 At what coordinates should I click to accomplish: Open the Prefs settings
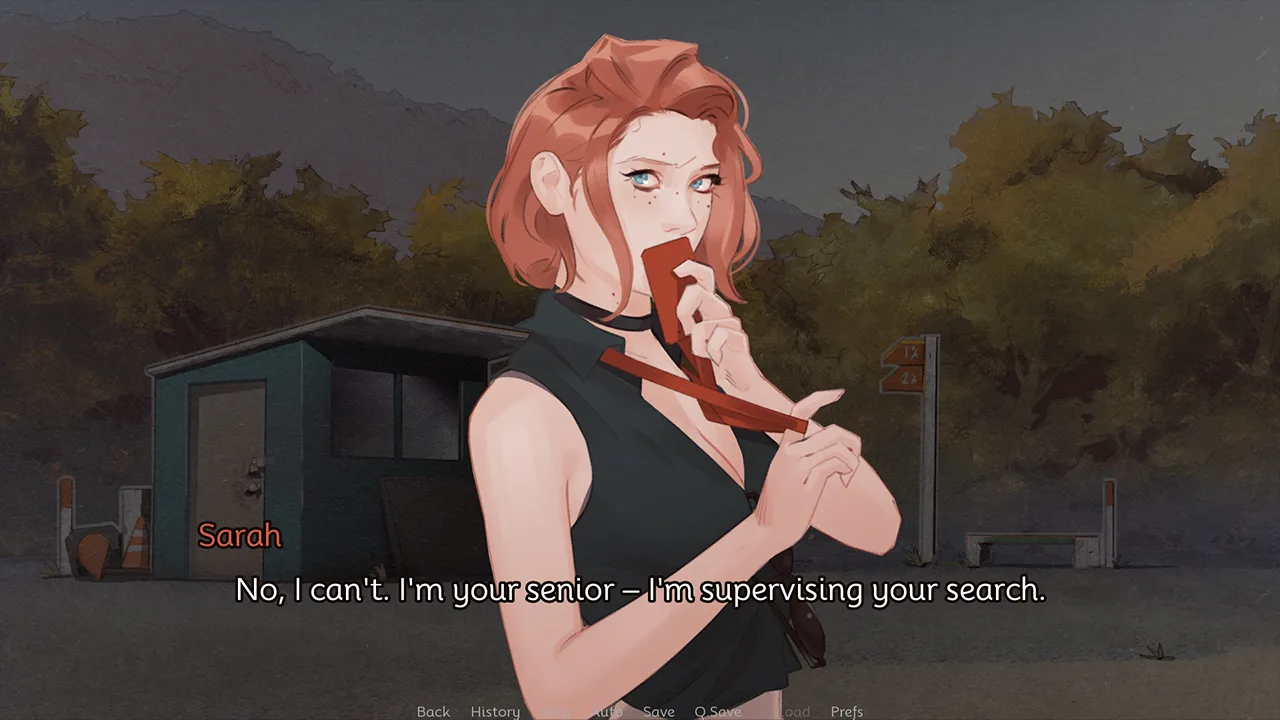coord(846,711)
